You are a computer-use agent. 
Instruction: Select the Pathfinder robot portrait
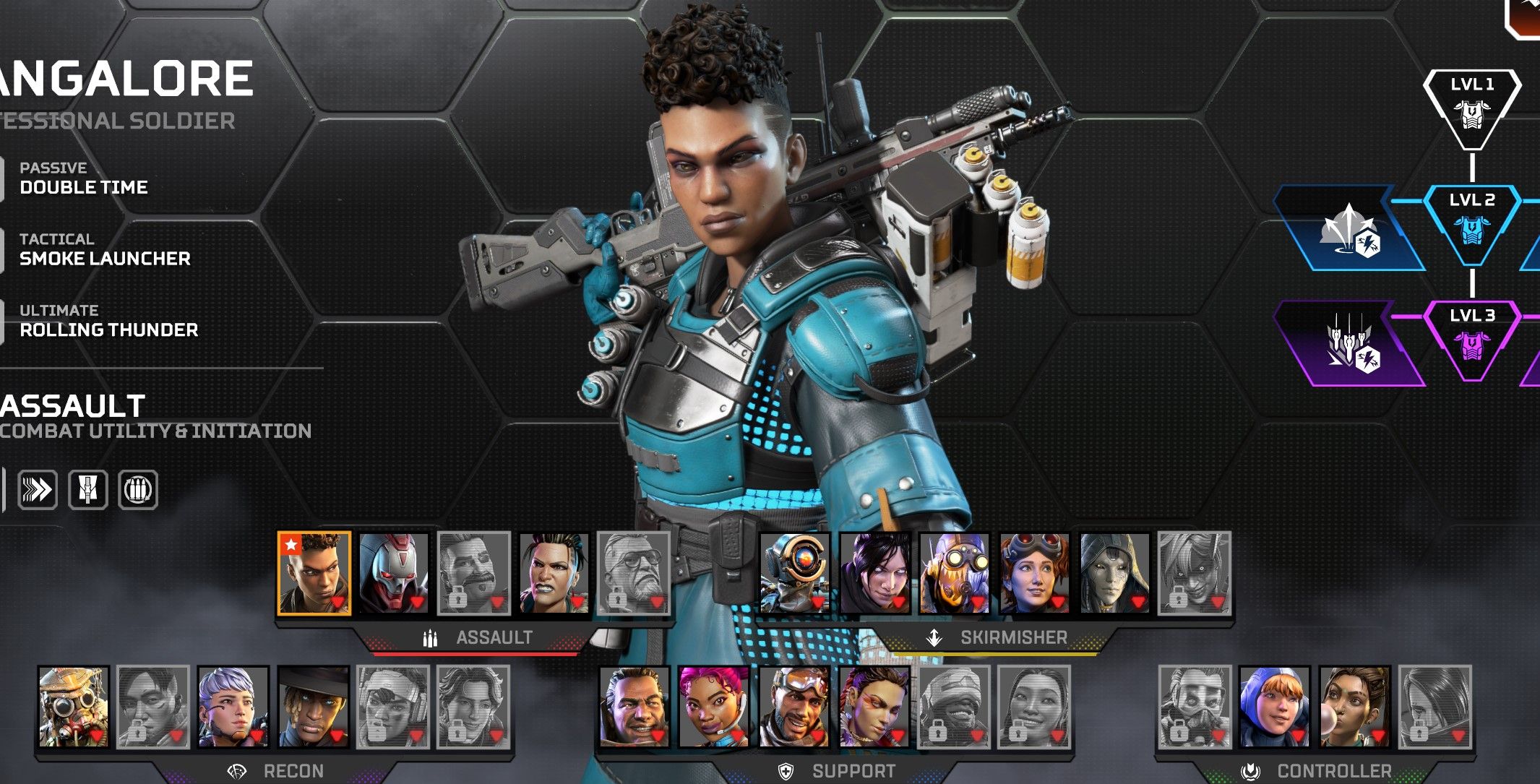point(794,574)
